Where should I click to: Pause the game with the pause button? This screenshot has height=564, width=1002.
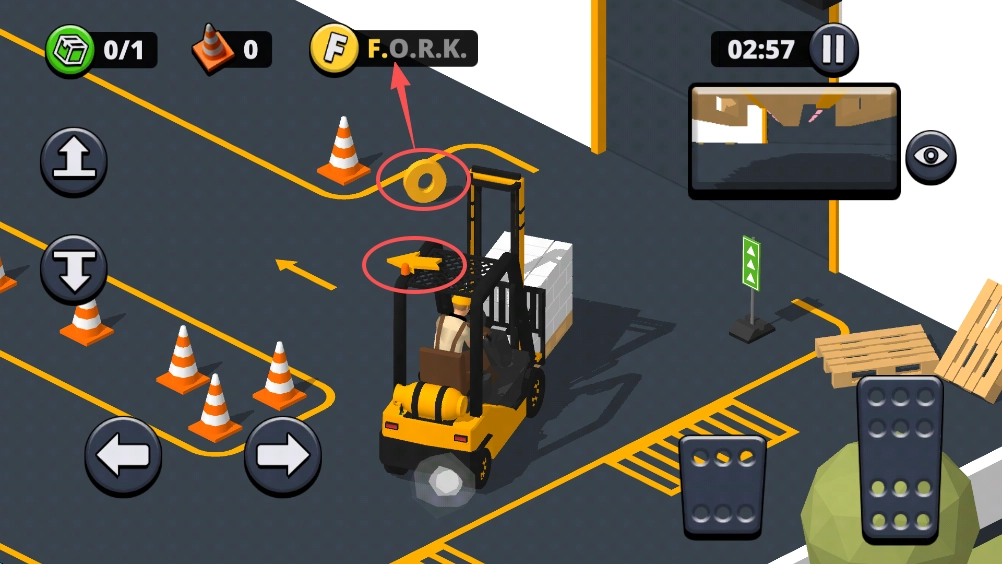coord(833,49)
